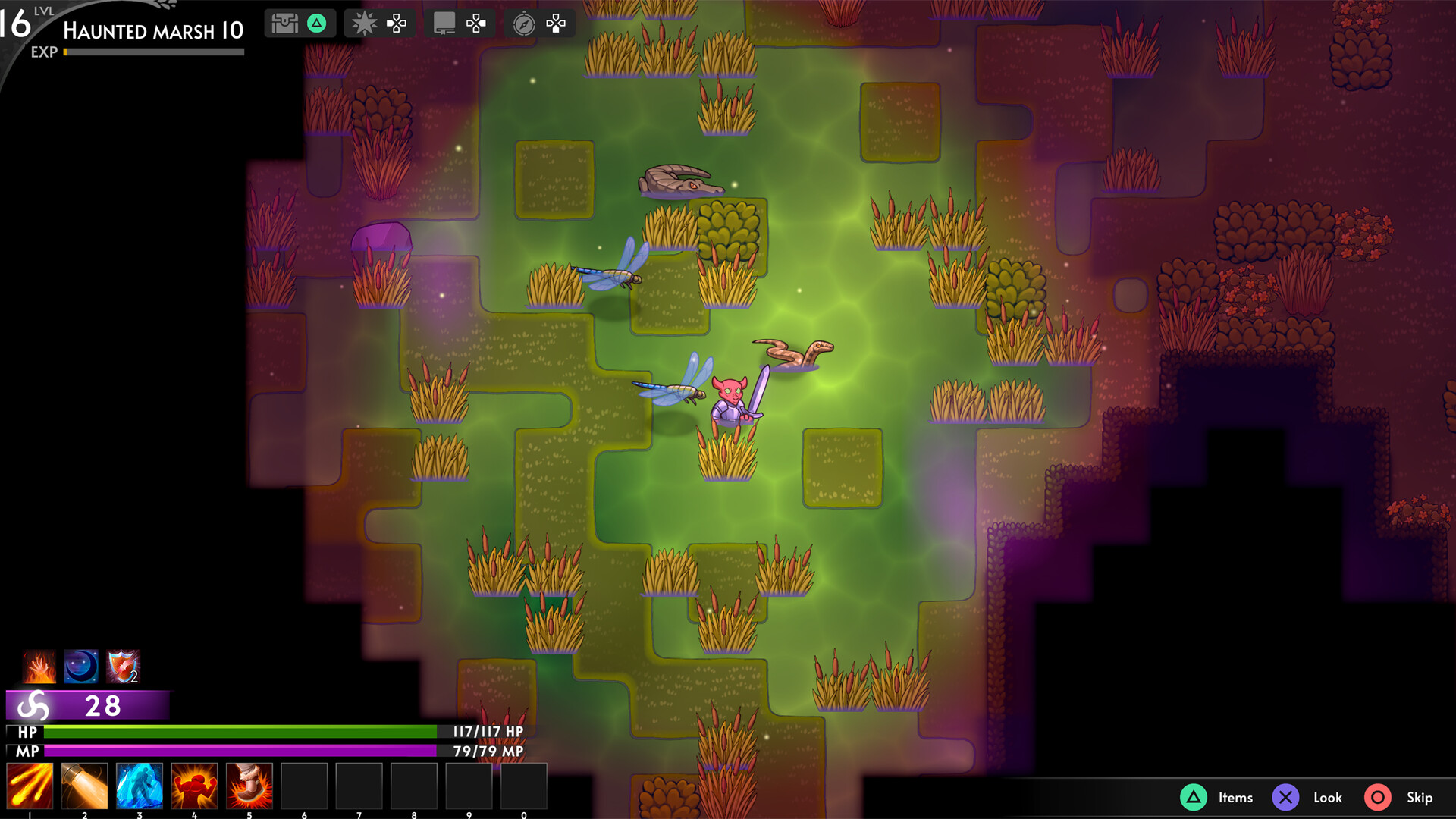Select the star abilities icon on the toolbar
The image size is (1456, 819).
(x=364, y=23)
